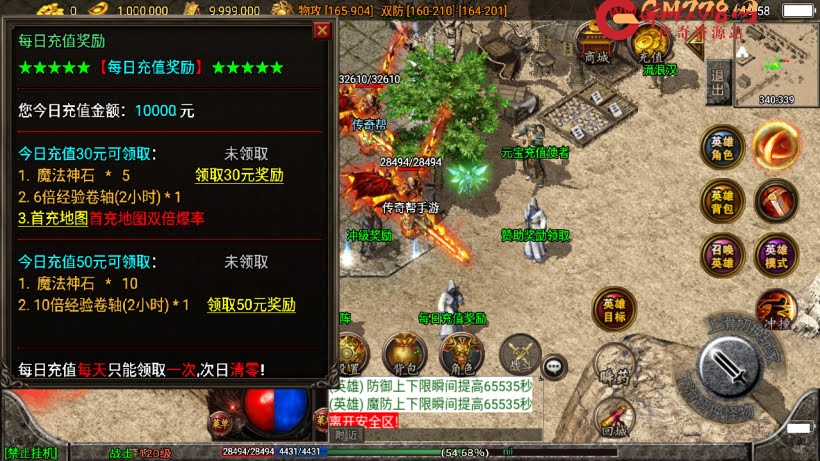Viewport: 820px width, 461px height.
Task: Toggle the 英雄模式 hero mode button
Action: click(x=776, y=256)
